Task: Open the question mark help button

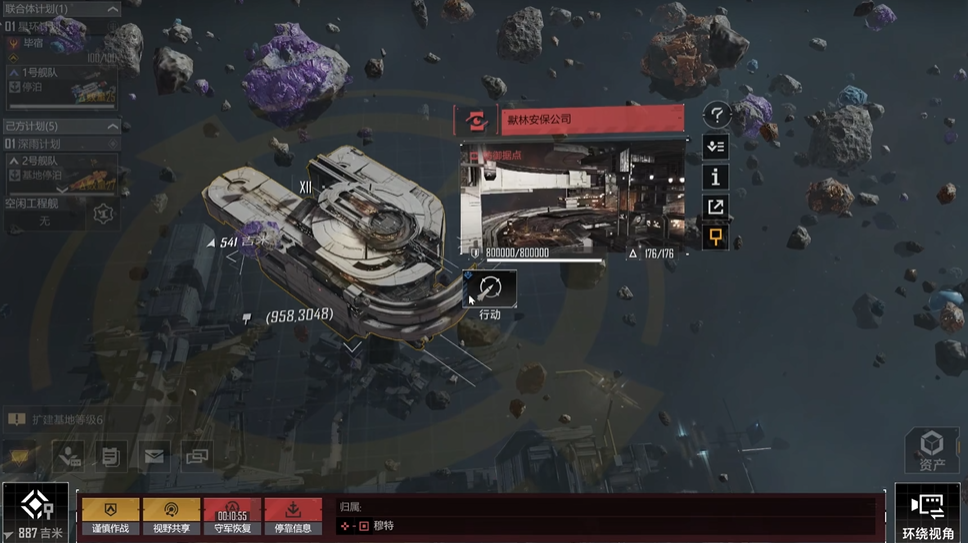Action: 715,116
